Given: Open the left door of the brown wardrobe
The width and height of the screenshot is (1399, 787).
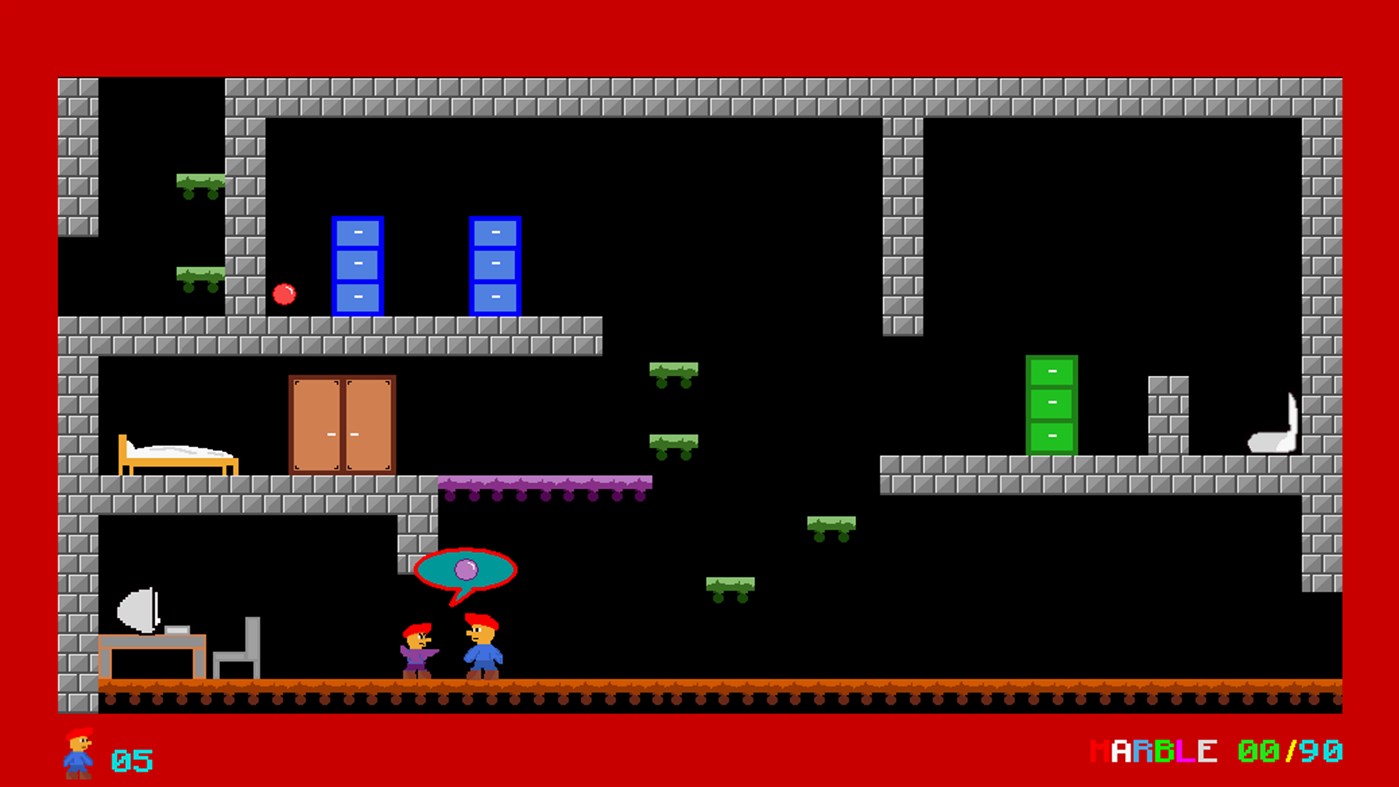Looking at the screenshot, I should pos(315,425).
